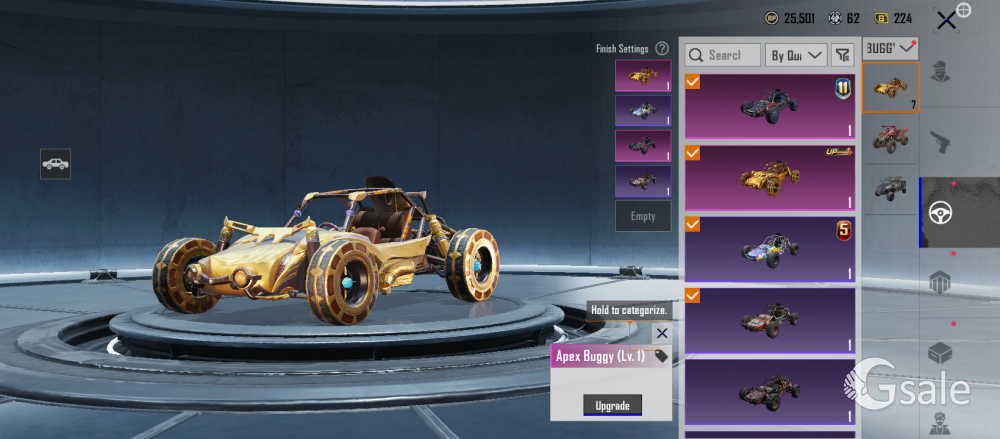Switch to the character outfits tab
Image resolution: width=1000 pixels, height=439 pixels.
[940, 73]
